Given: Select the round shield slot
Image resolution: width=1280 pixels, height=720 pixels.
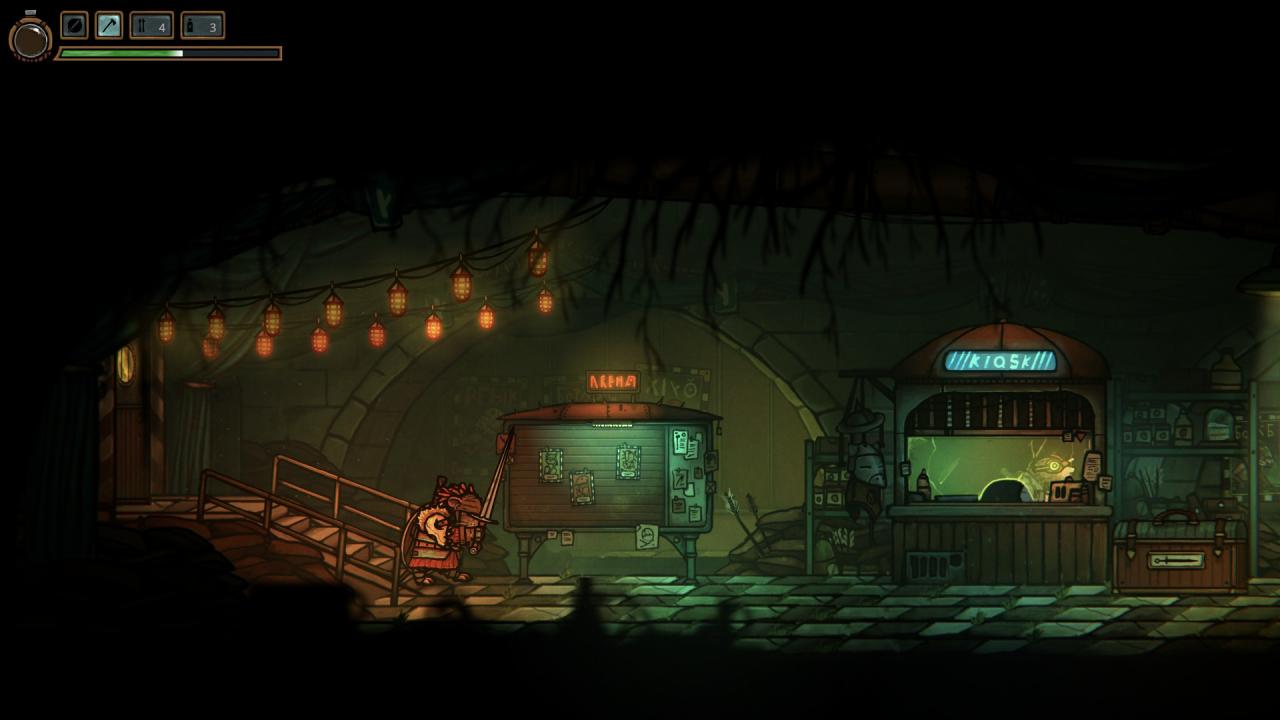Looking at the screenshot, I should 74,25.
